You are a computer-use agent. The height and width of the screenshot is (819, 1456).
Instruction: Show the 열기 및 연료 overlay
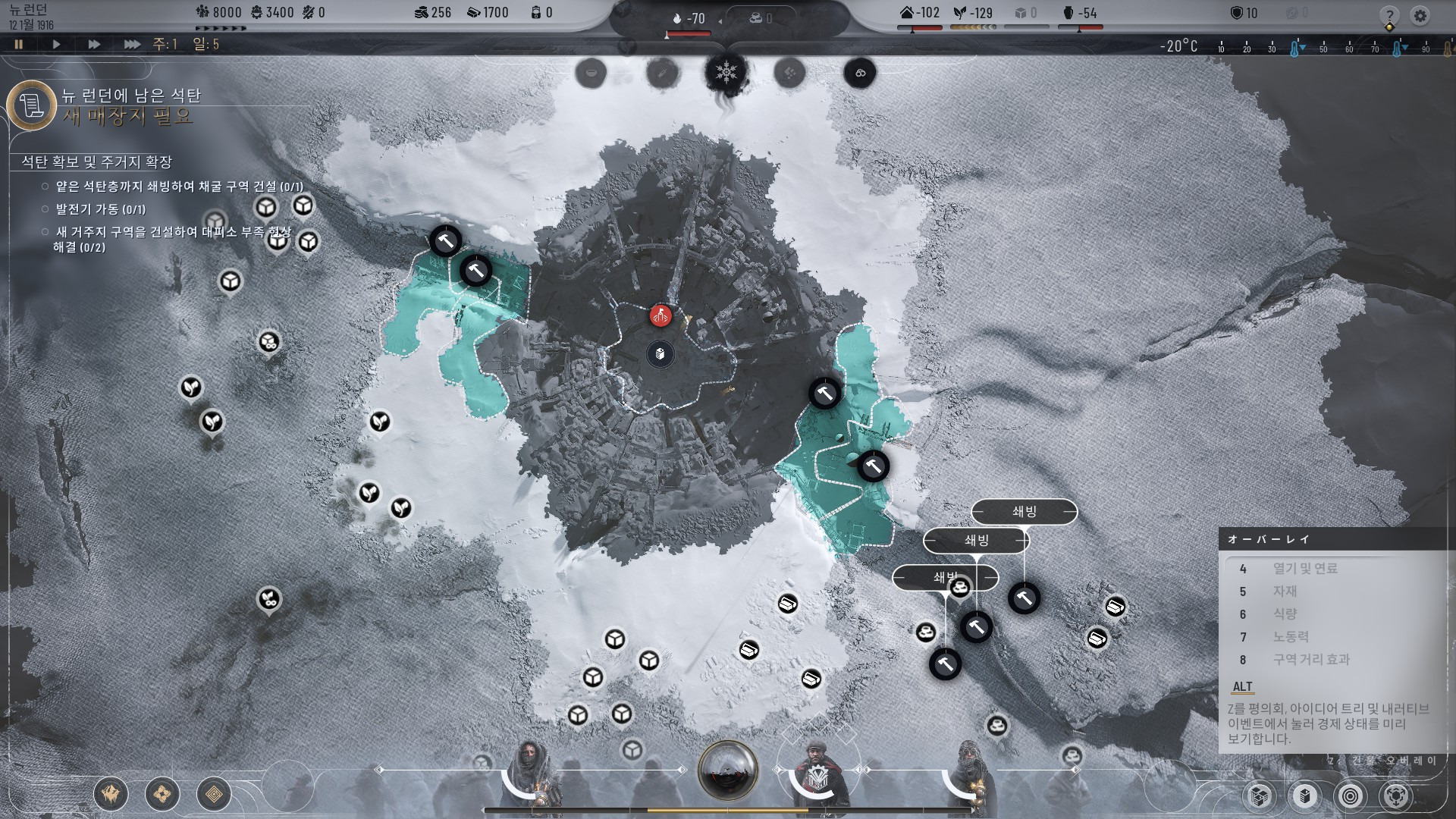(1304, 569)
